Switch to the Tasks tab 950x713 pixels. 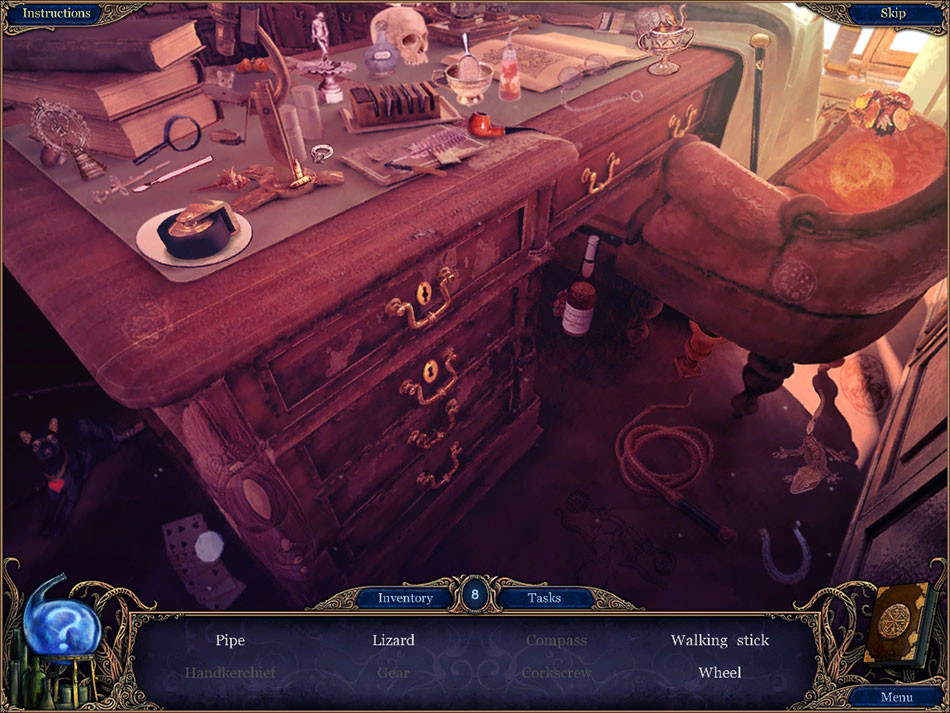coord(544,598)
